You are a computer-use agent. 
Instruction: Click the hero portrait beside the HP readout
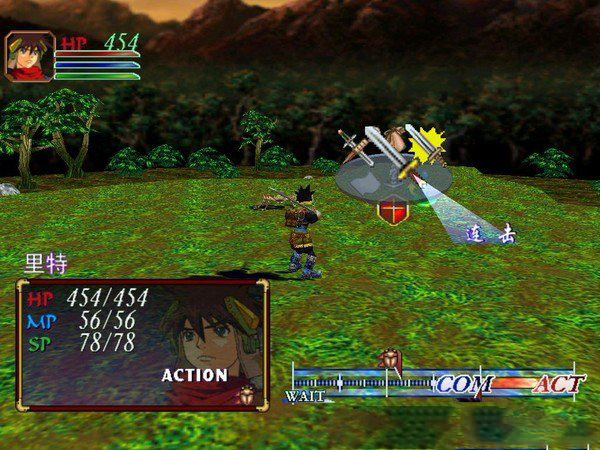pyautogui.click(x=30, y=56)
